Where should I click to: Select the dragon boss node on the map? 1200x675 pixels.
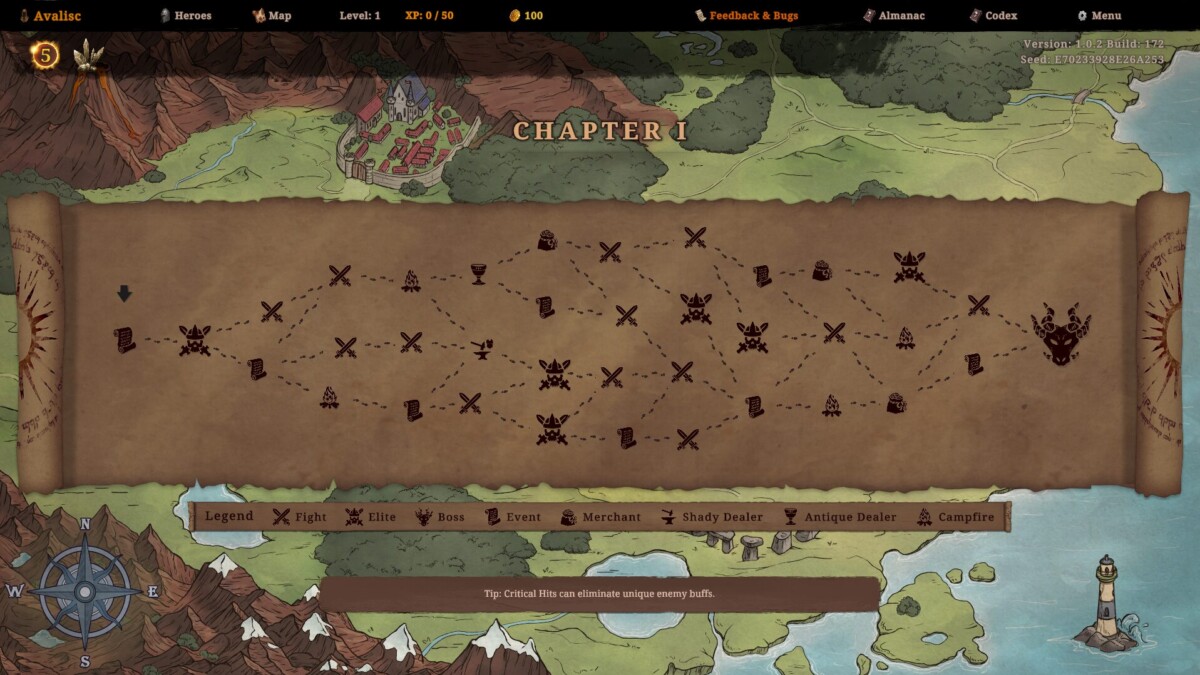tap(1061, 335)
